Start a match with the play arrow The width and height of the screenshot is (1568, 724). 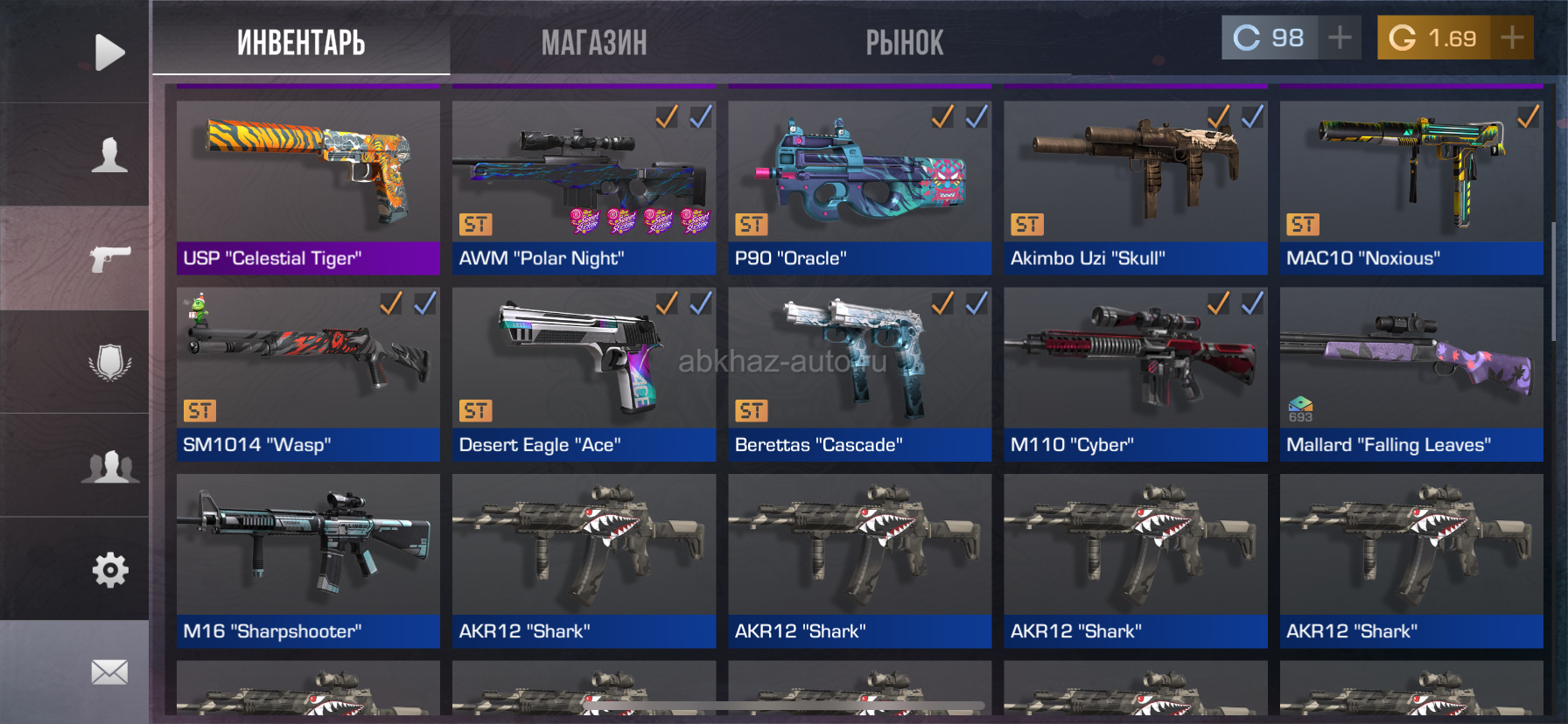click(109, 52)
